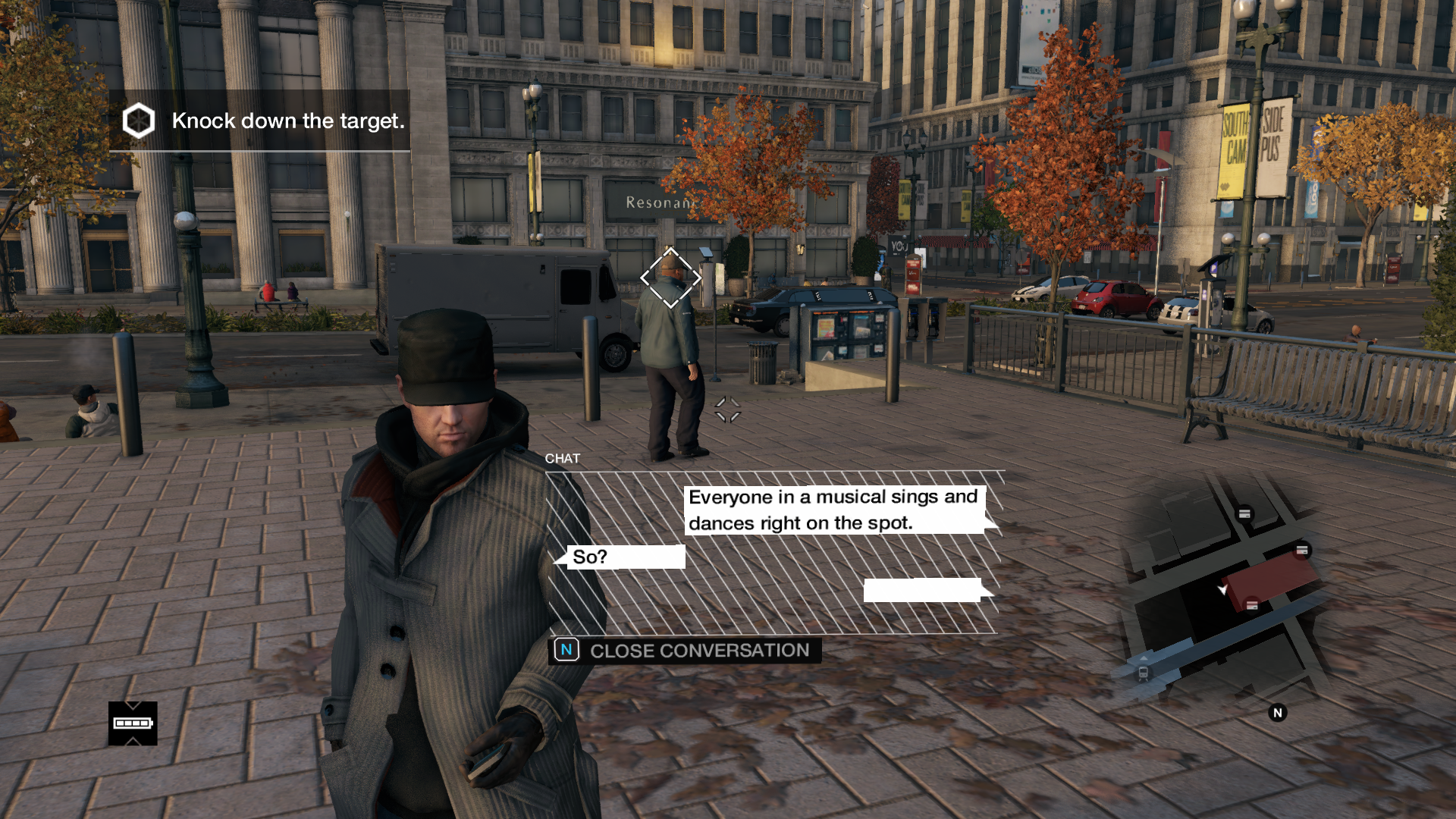Select the "So?" chat reply bubble

tap(625, 557)
